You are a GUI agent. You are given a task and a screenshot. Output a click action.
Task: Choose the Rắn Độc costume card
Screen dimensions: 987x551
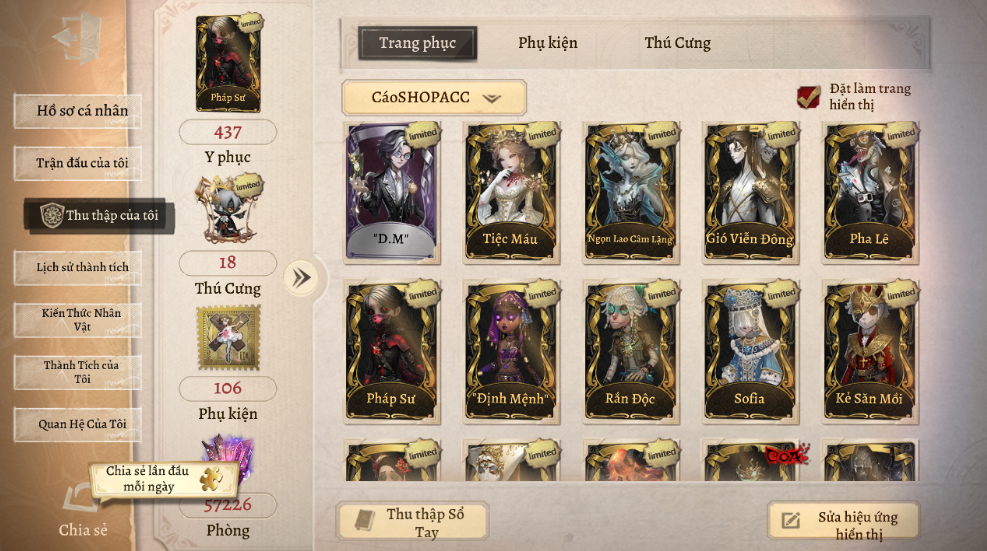tap(631, 350)
